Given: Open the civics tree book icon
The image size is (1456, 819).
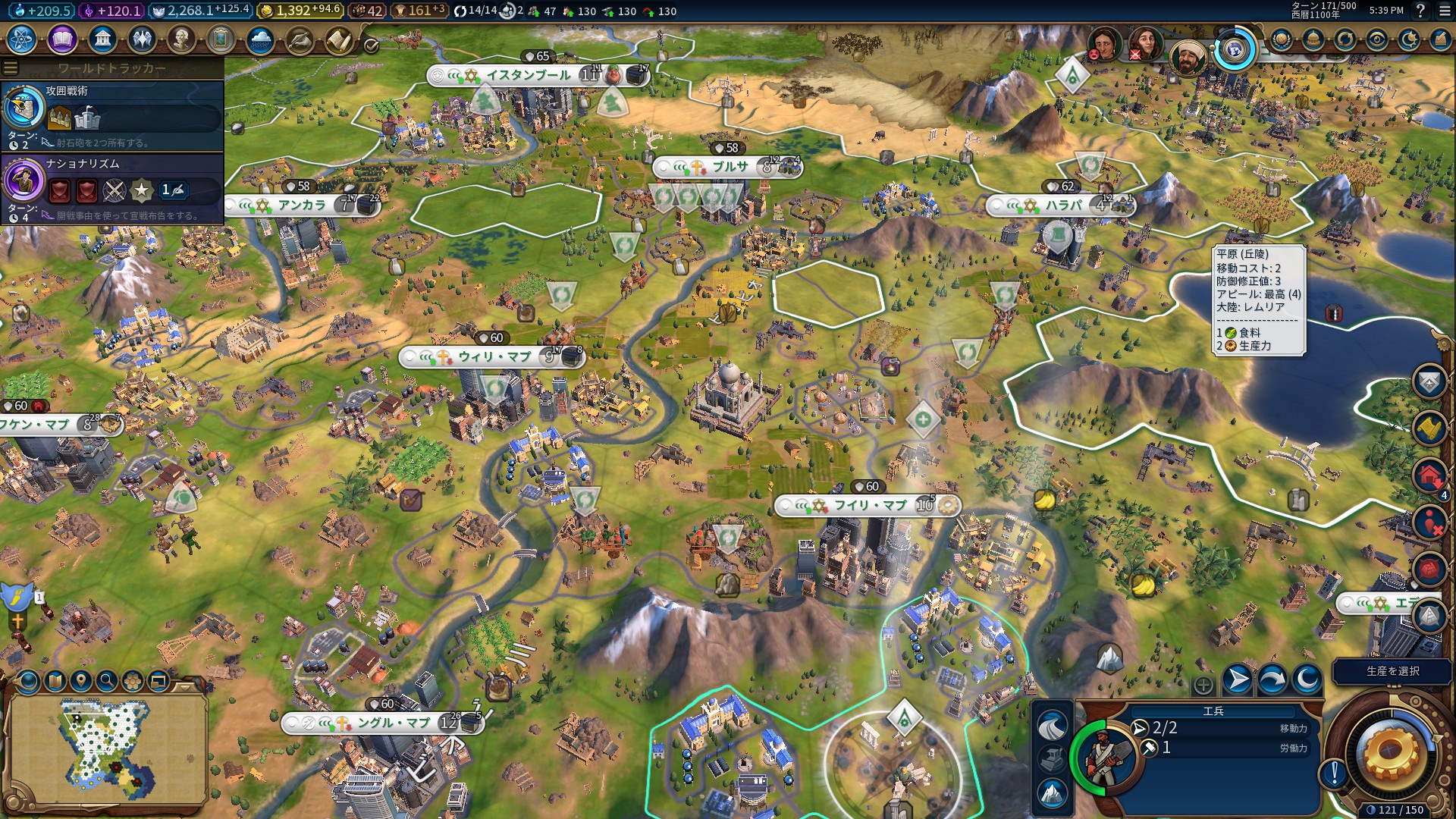Looking at the screenshot, I should [x=62, y=39].
